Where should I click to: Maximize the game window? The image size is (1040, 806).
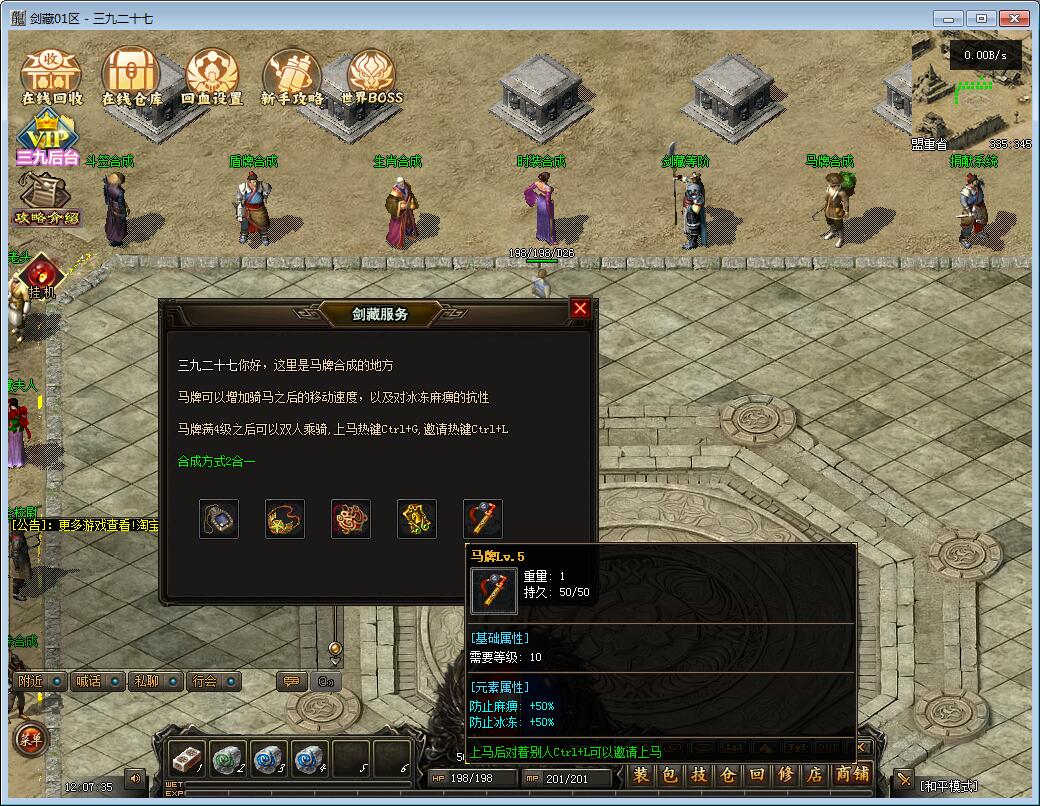click(983, 18)
